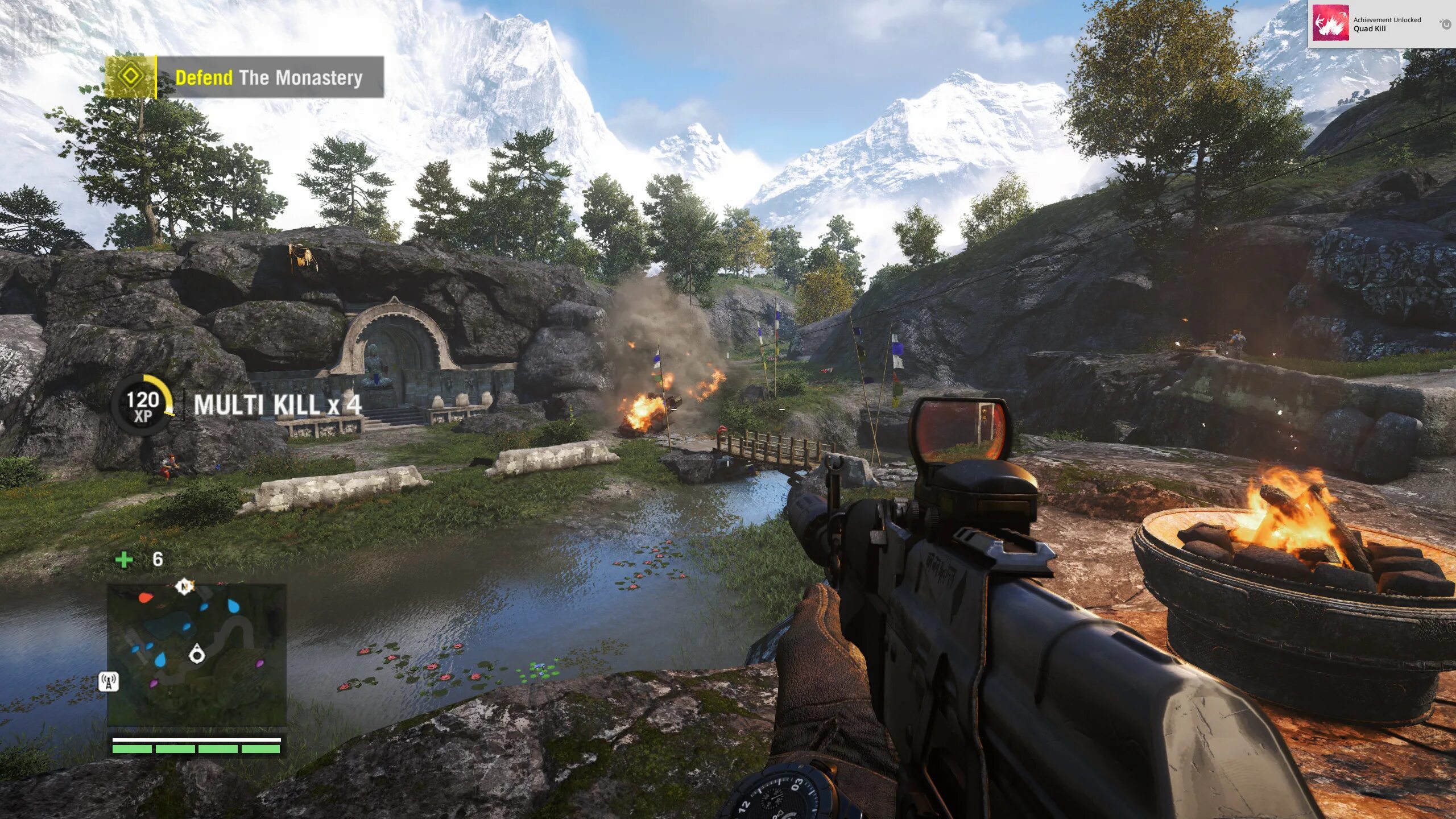Click the Defend The Monastery objective tracker
1456x819 pixels.
point(269,77)
